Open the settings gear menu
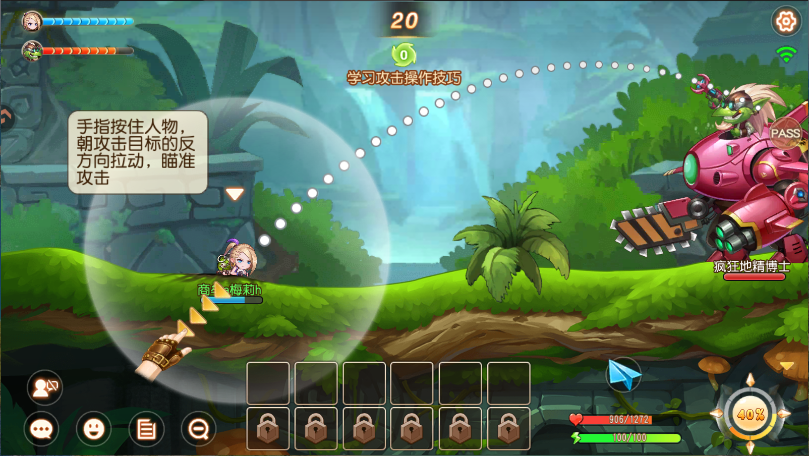The width and height of the screenshot is (809, 456). (785, 20)
